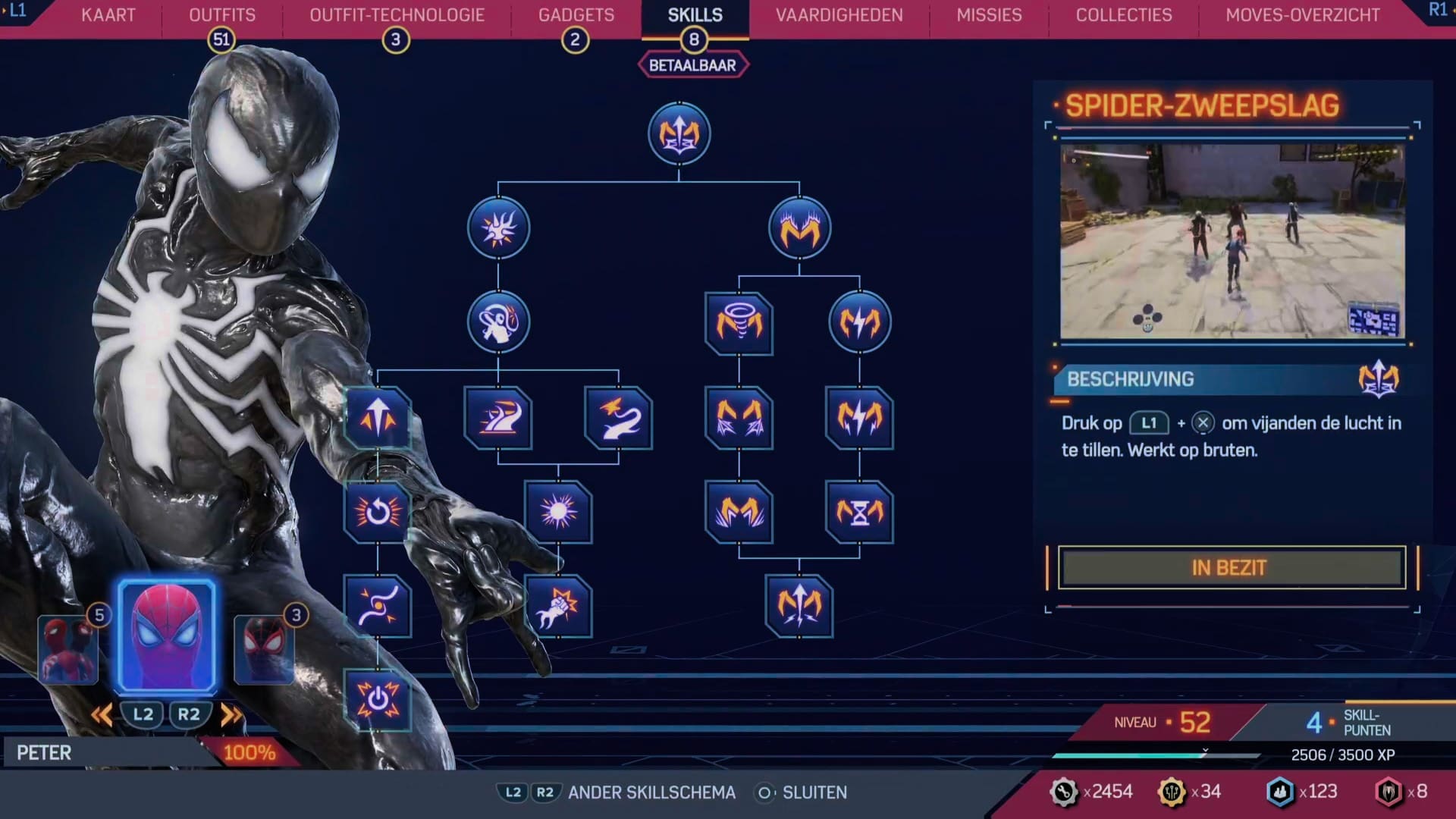Click Sluiten at the bottom of the screen
Screen dimensions: 1456x819
815,792
